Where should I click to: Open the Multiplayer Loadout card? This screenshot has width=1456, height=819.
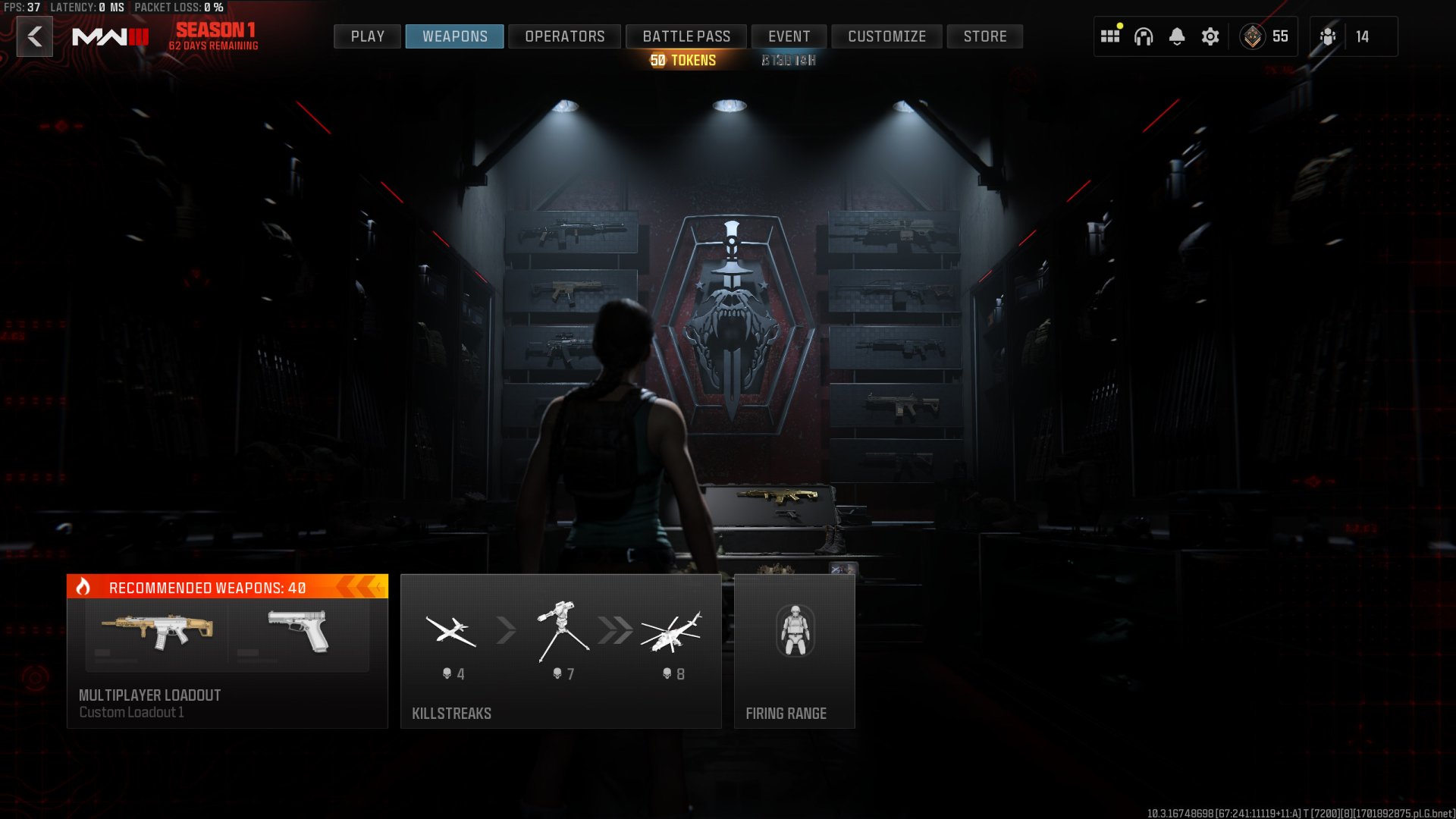pyautogui.click(x=227, y=667)
